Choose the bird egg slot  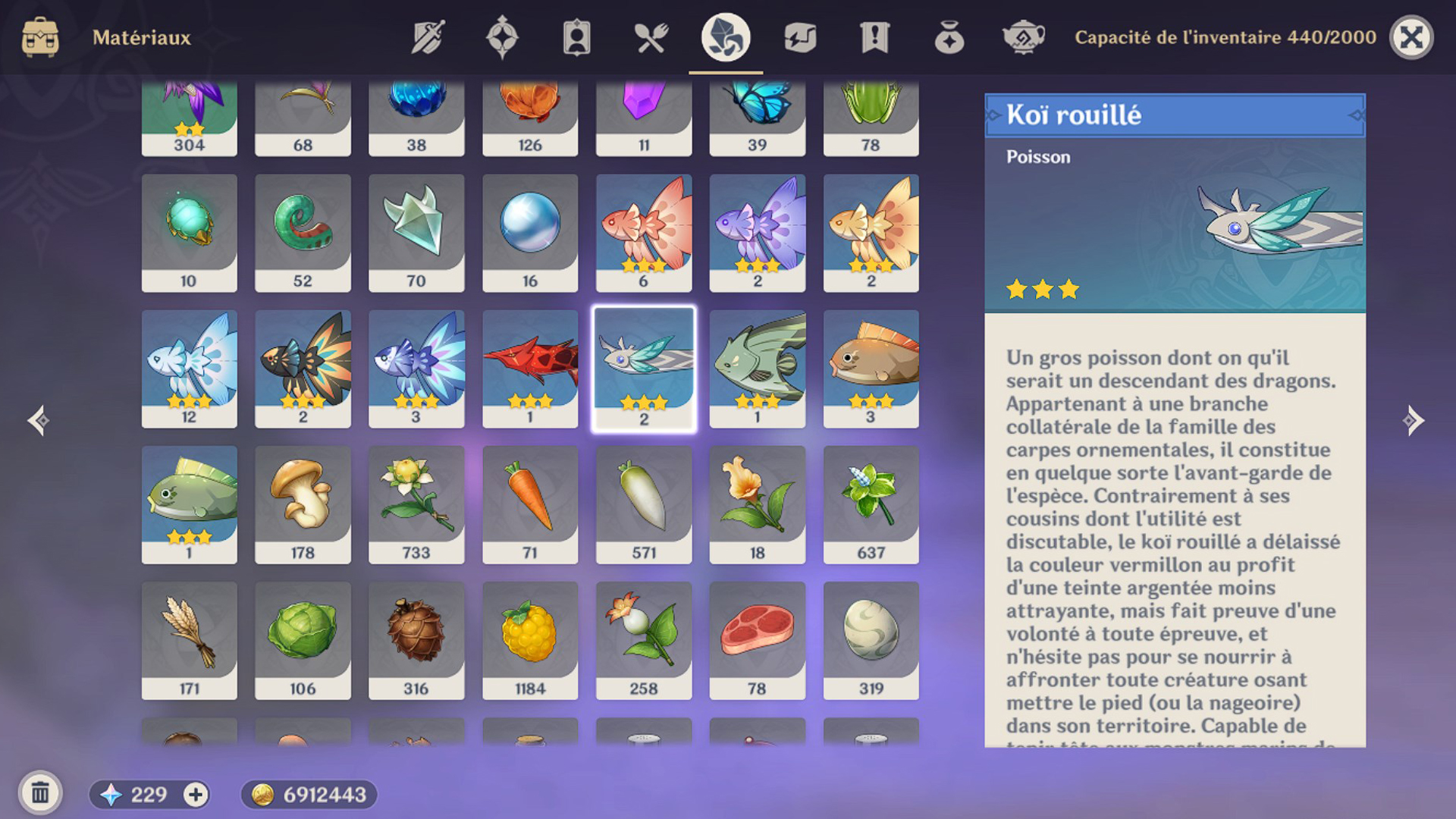coord(871,640)
